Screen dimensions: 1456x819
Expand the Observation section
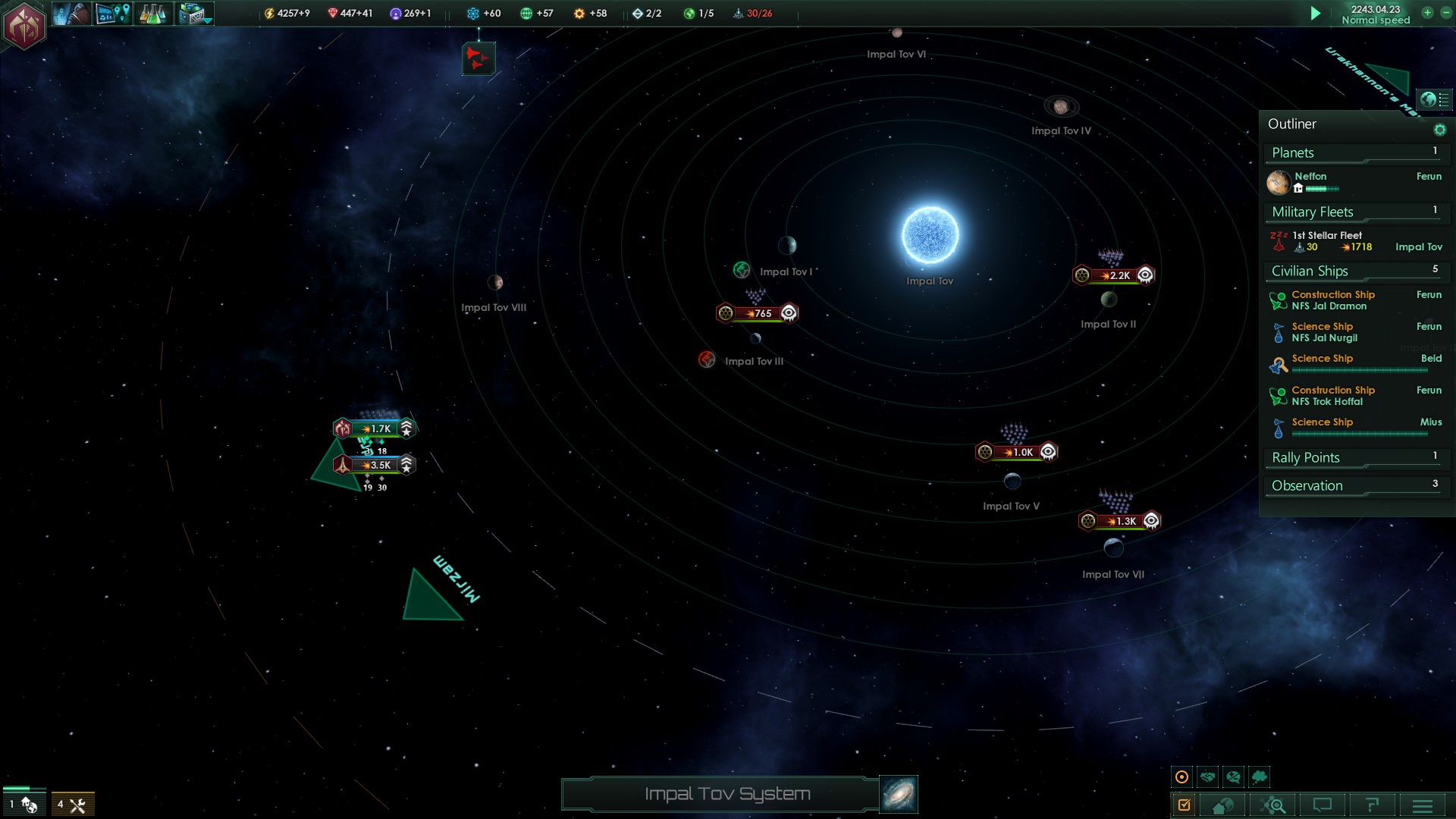click(x=1354, y=486)
